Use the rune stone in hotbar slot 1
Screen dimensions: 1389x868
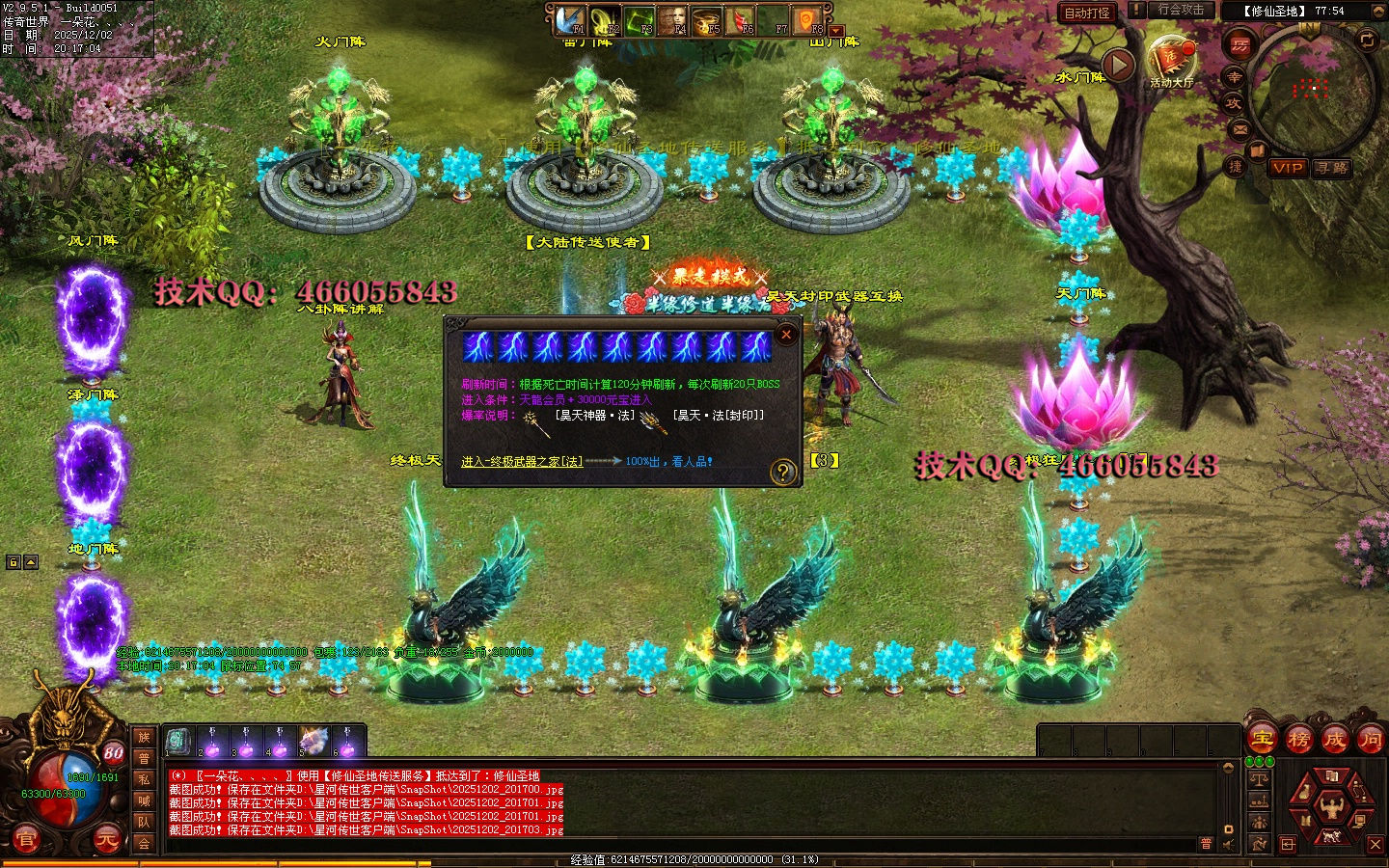point(177,742)
